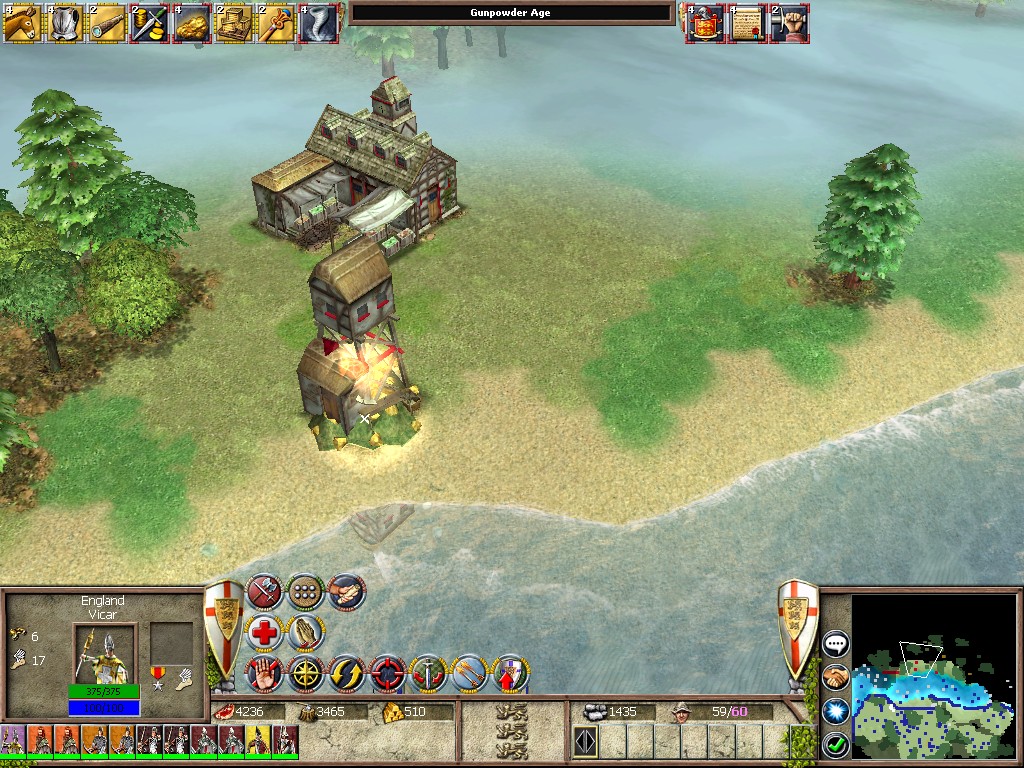Open the chat speech bubble button
1024x768 pixels.
tap(835, 644)
